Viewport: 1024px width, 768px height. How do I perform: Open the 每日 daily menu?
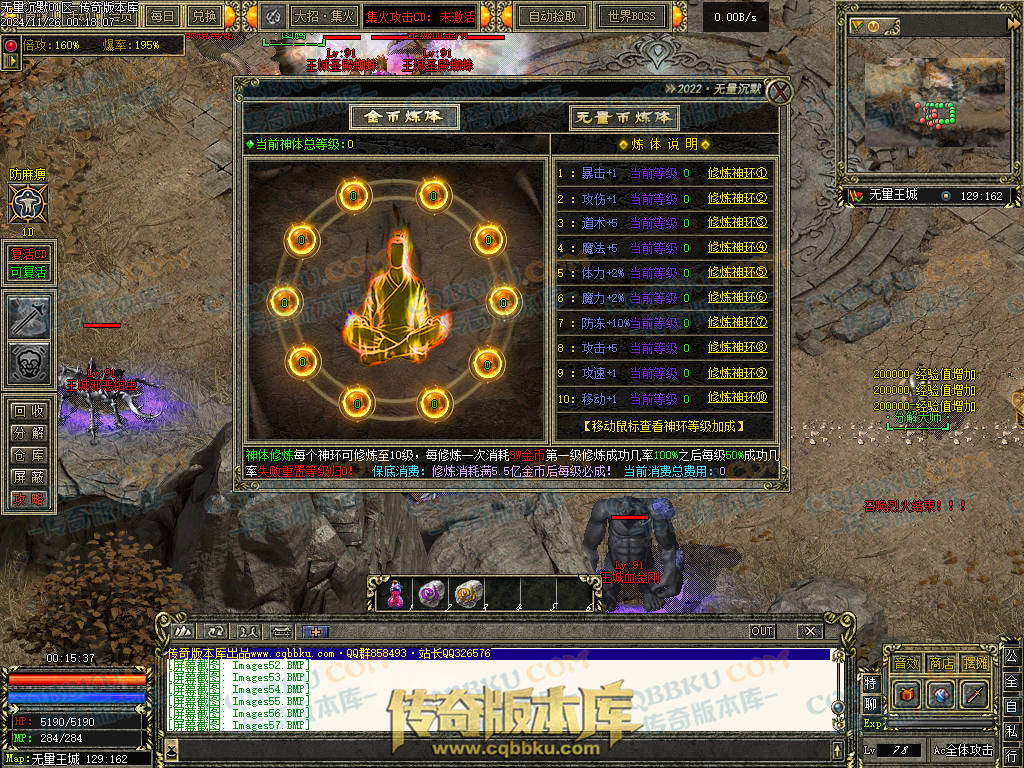(x=163, y=16)
